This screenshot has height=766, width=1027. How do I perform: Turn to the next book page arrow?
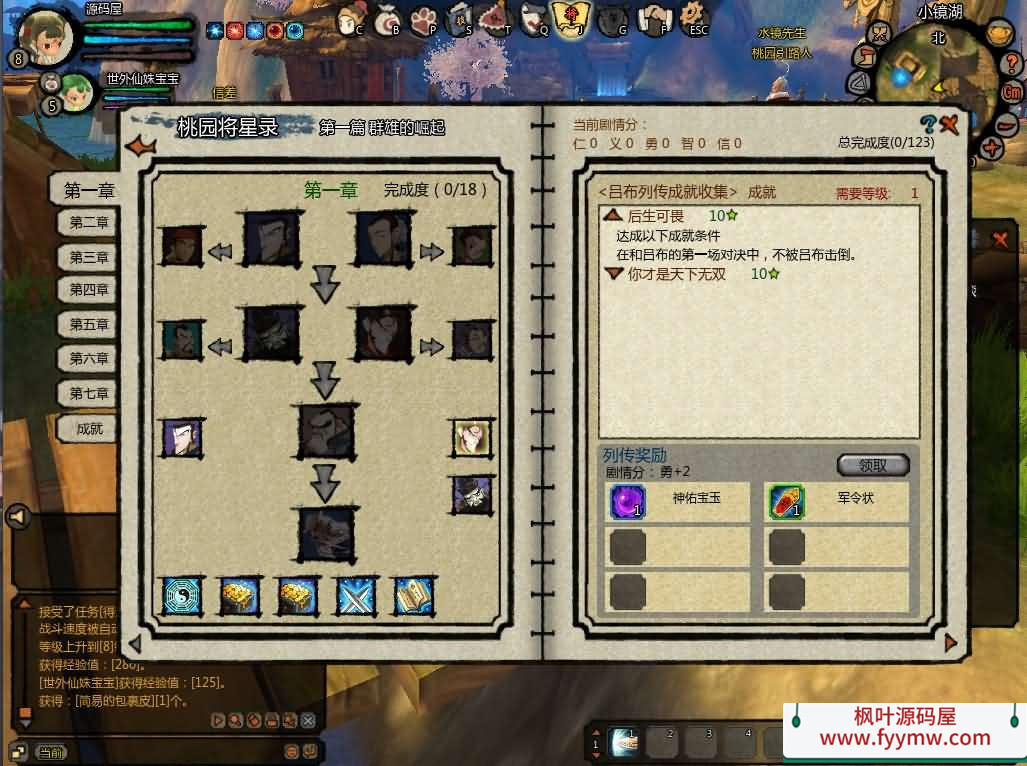point(950,643)
